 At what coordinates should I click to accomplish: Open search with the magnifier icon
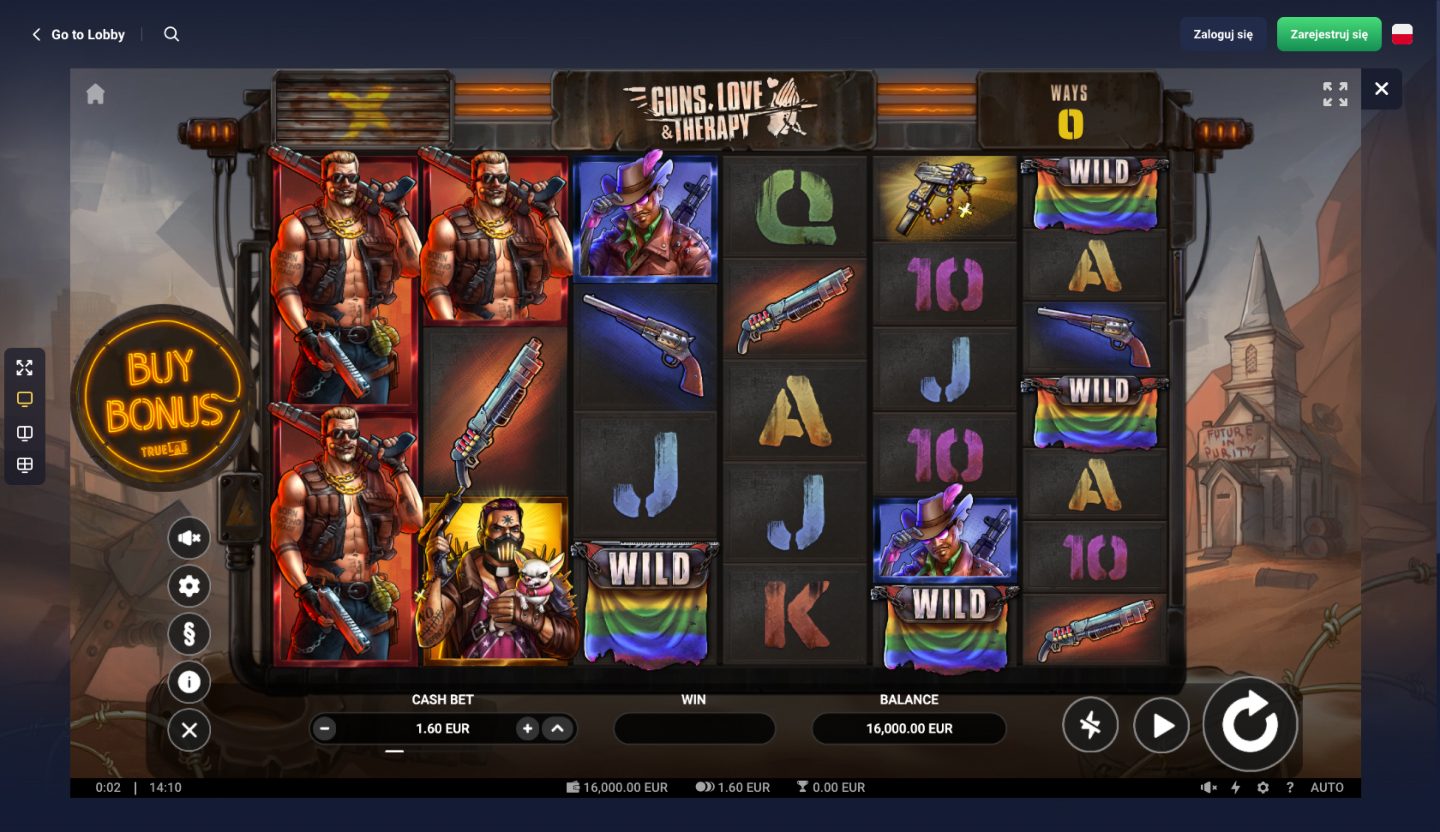click(171, 33)
